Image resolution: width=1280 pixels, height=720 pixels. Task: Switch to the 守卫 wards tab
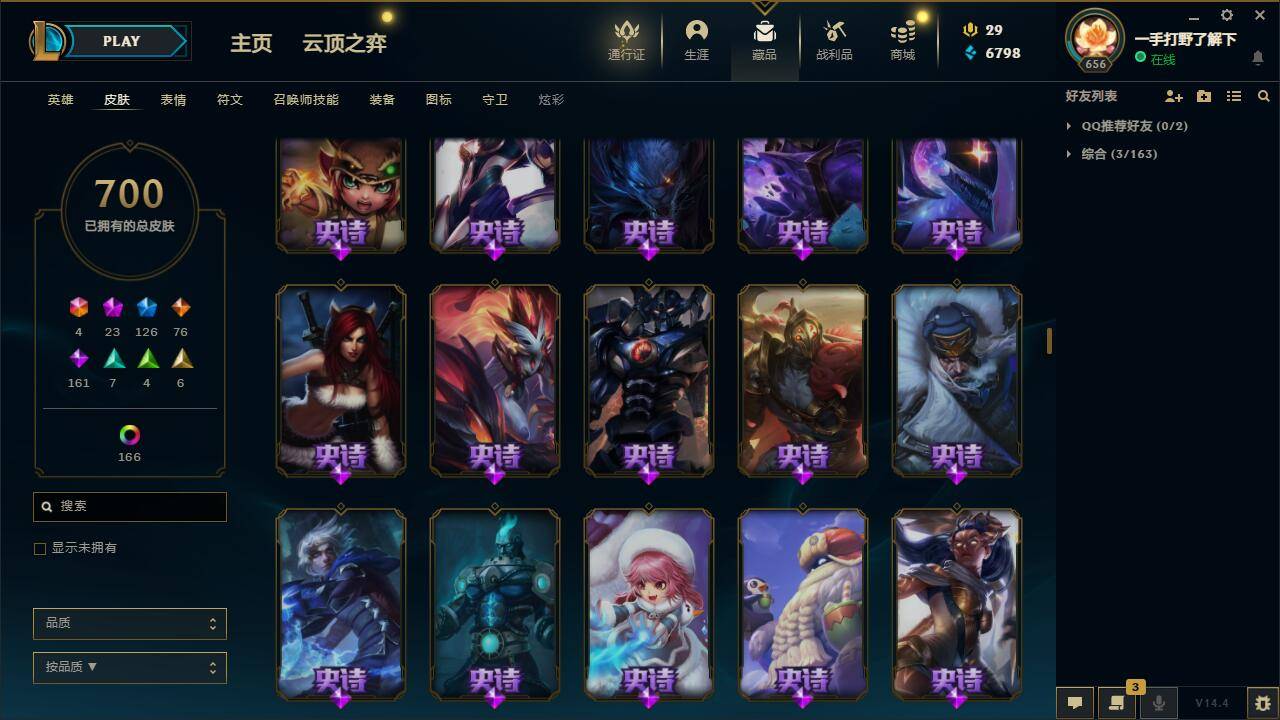(x=494, y=99)
